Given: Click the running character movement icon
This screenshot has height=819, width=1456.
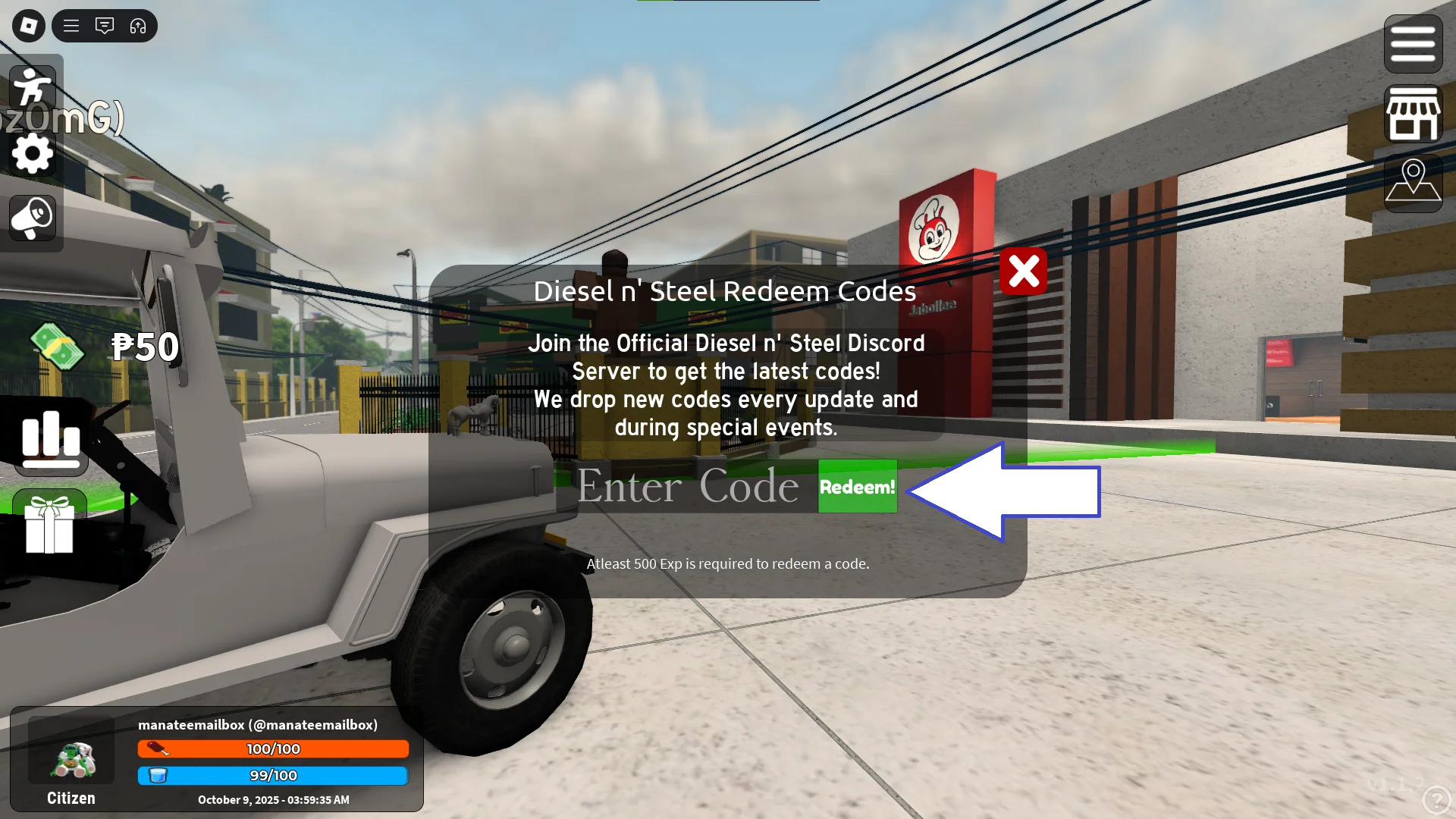Looking at the screenshot, I should (x=32, y=87).
